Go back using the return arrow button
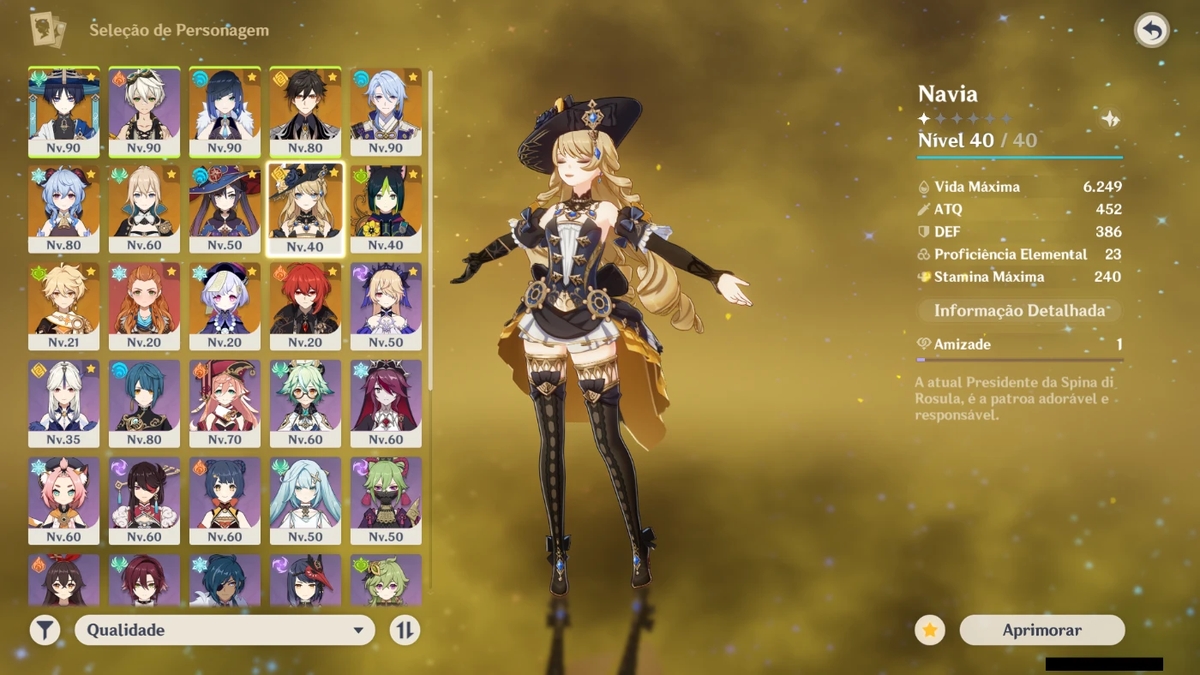Screen dimensions: 1200x675 tap(1152, 31)
